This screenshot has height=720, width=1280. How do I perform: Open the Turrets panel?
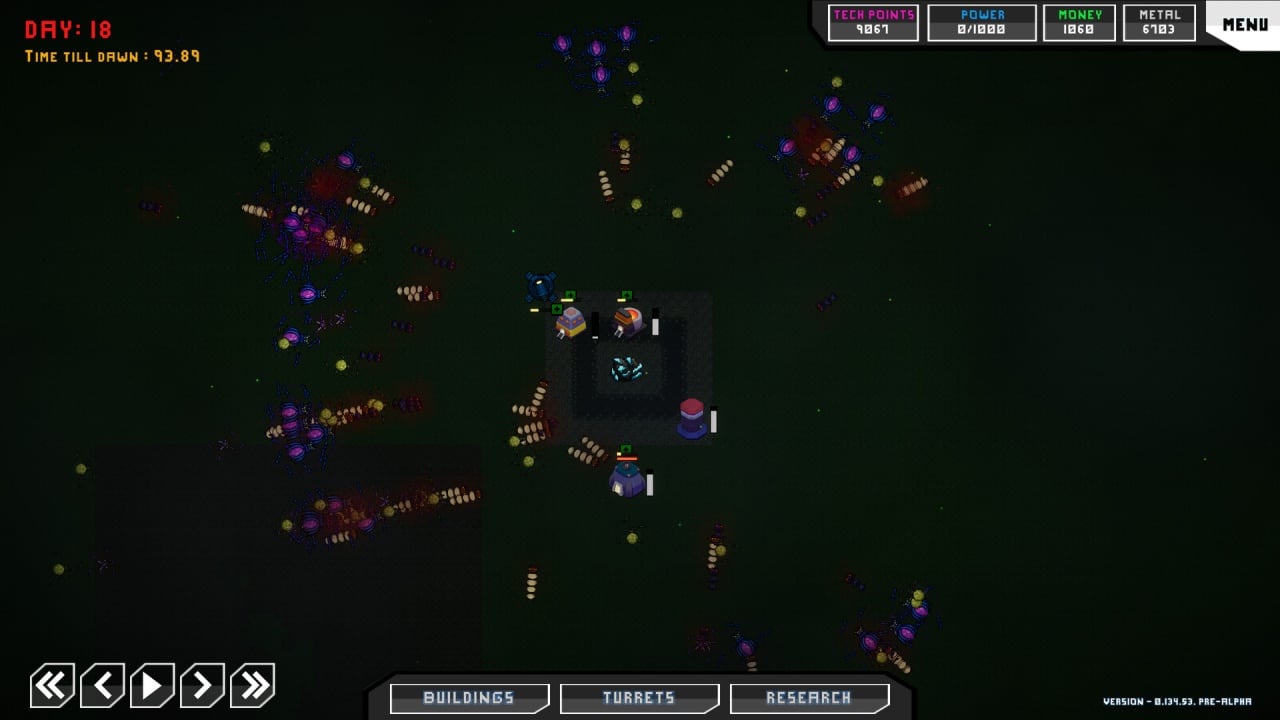click(x=639, y=698)
